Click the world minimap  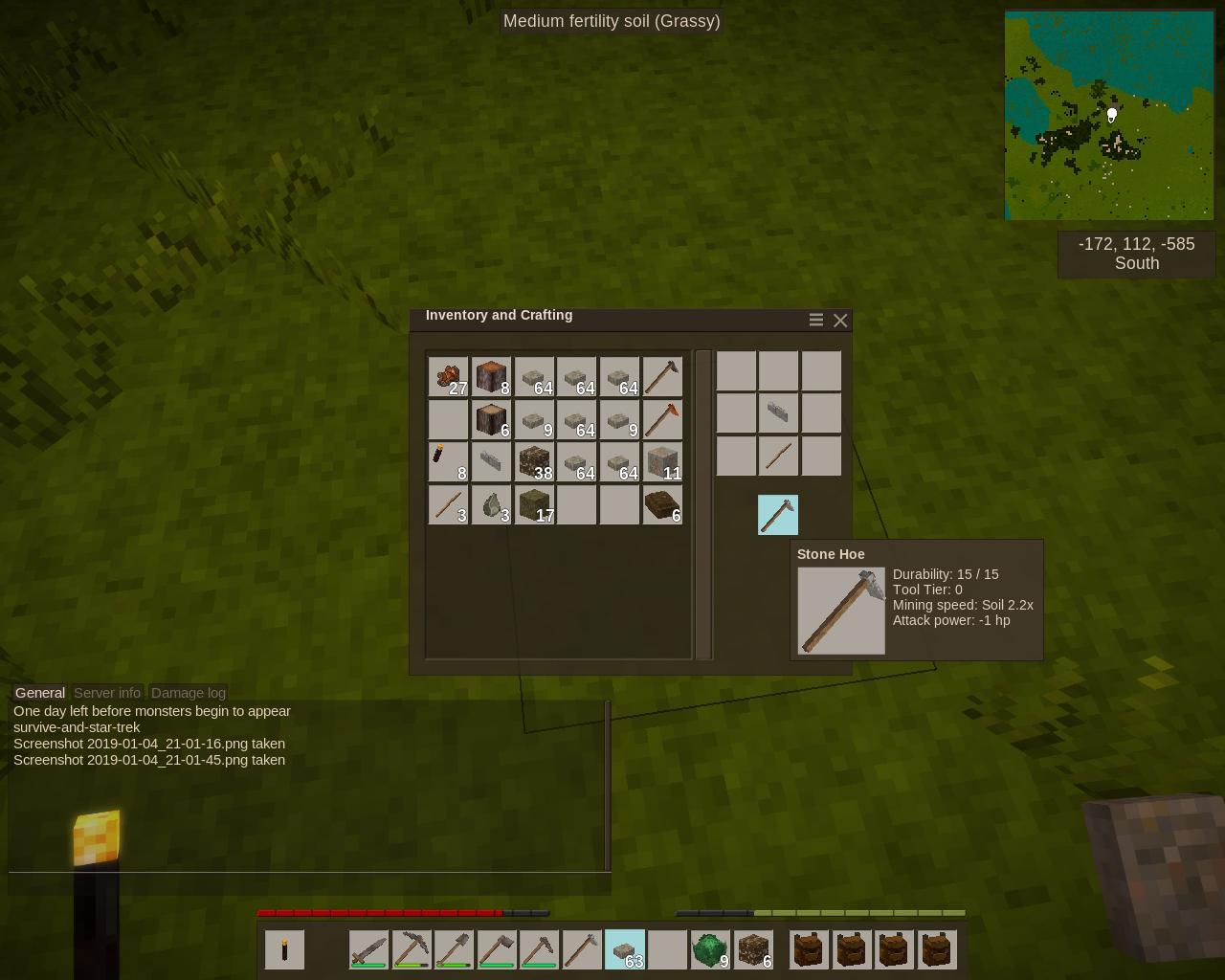pos(1109,116)
